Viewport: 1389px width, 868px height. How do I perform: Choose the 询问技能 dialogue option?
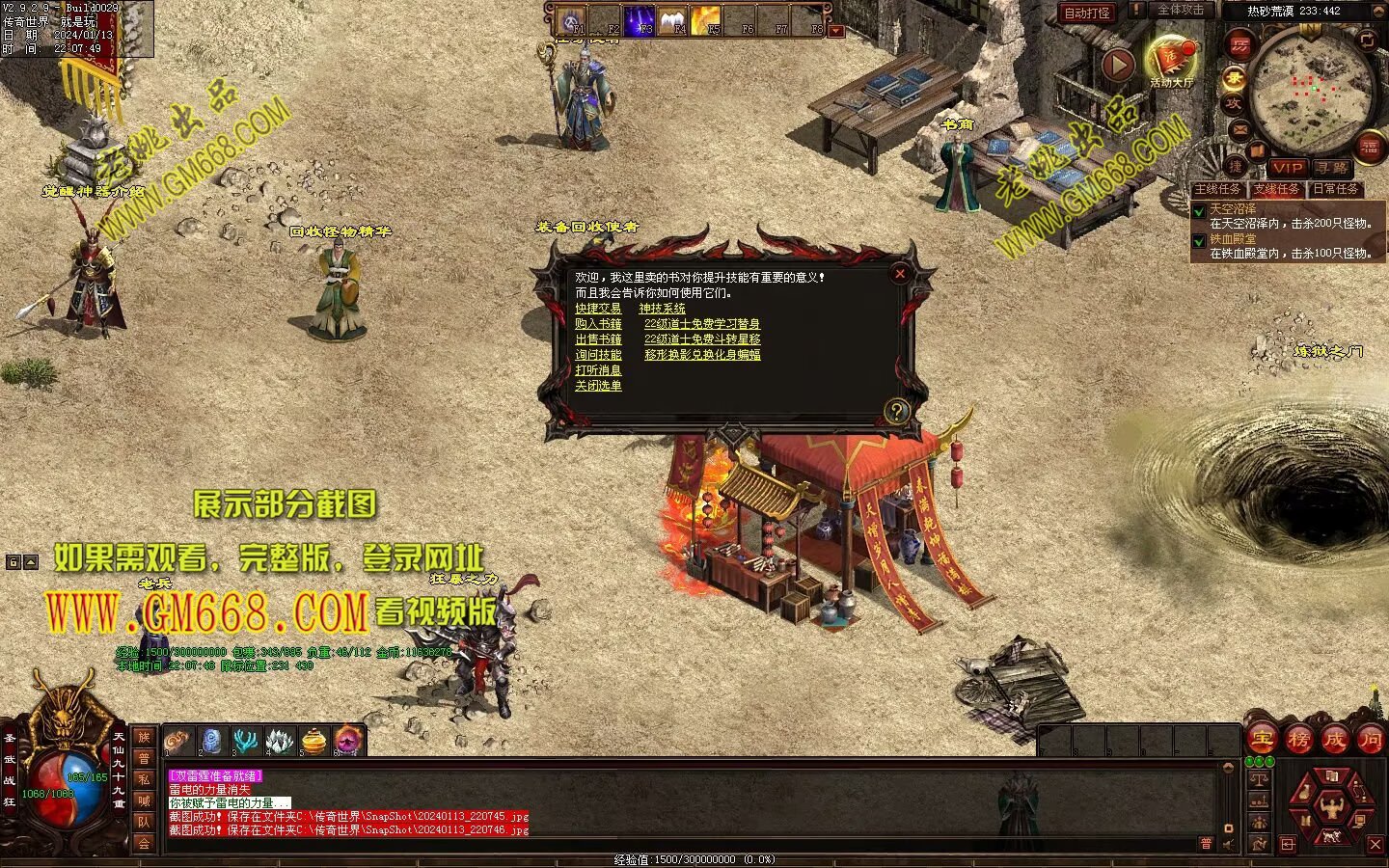click(598, 355)
